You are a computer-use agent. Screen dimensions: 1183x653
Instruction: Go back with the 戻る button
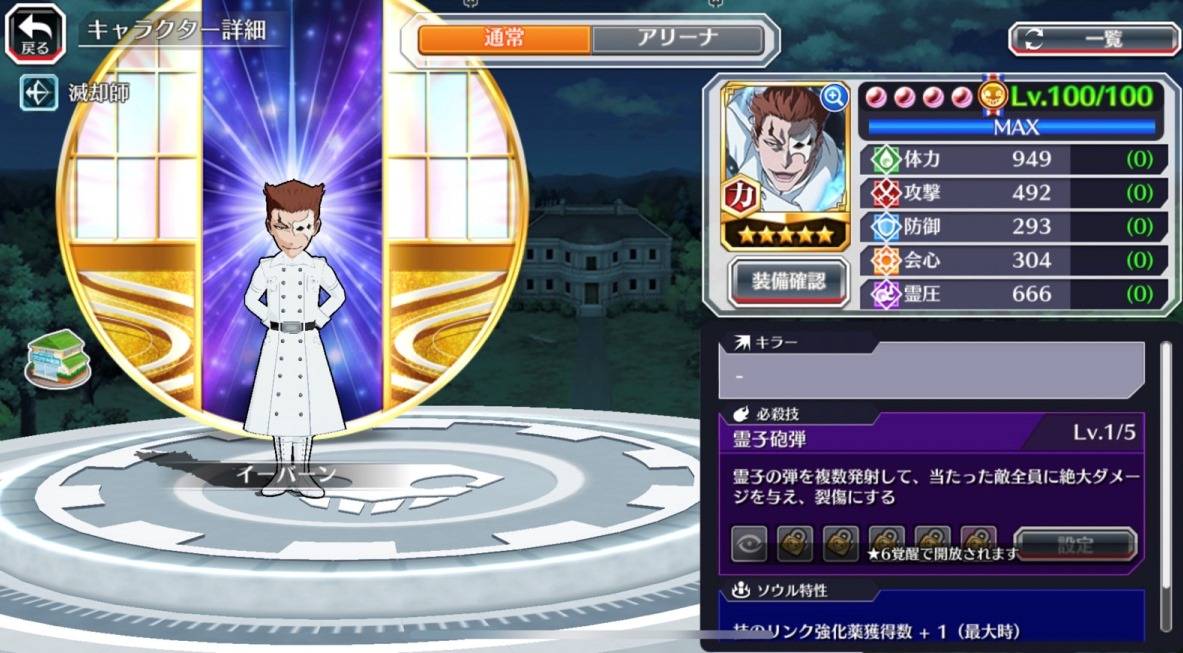click(35, 33)
